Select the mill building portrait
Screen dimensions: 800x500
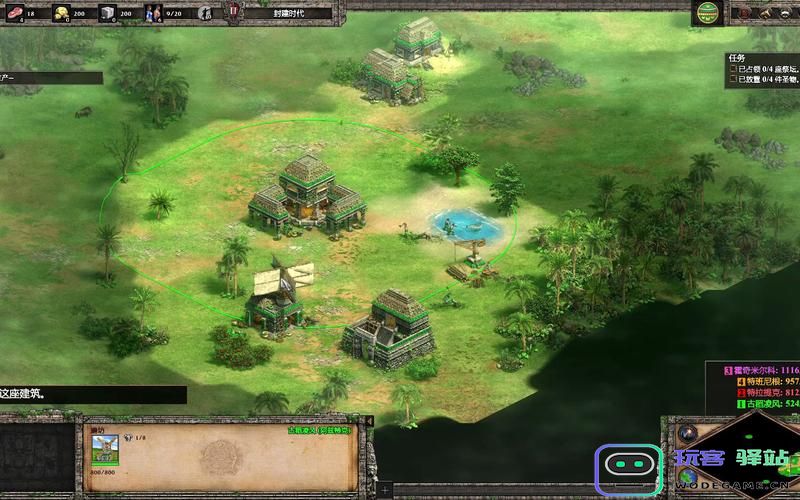(106, 443)
